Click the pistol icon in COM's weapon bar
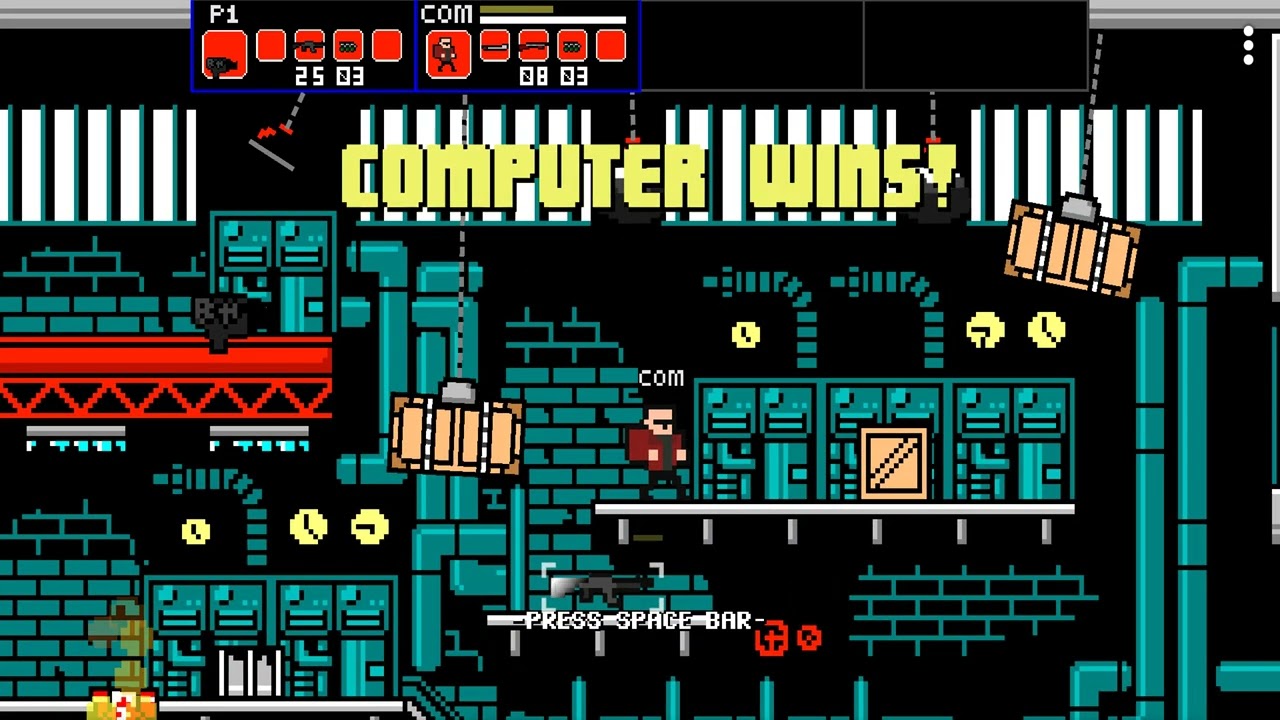 click(494, 46)
